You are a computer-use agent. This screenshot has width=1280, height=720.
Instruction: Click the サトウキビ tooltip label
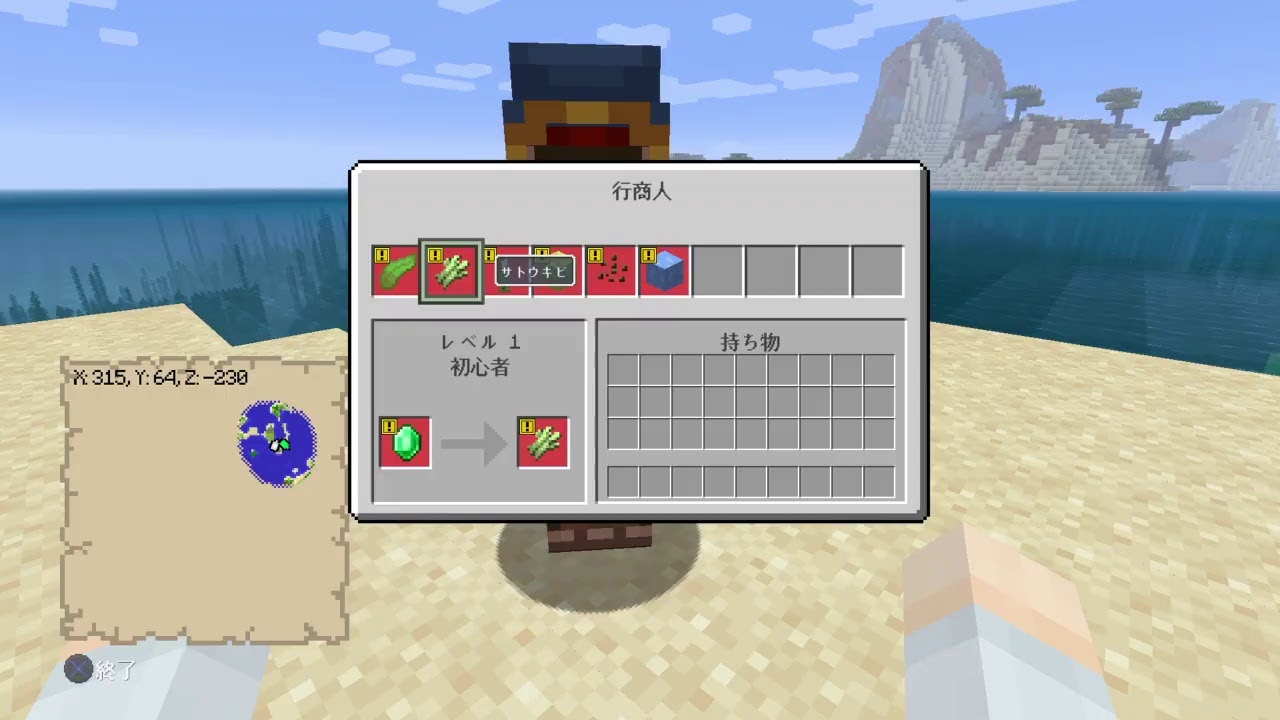[534, 270]
